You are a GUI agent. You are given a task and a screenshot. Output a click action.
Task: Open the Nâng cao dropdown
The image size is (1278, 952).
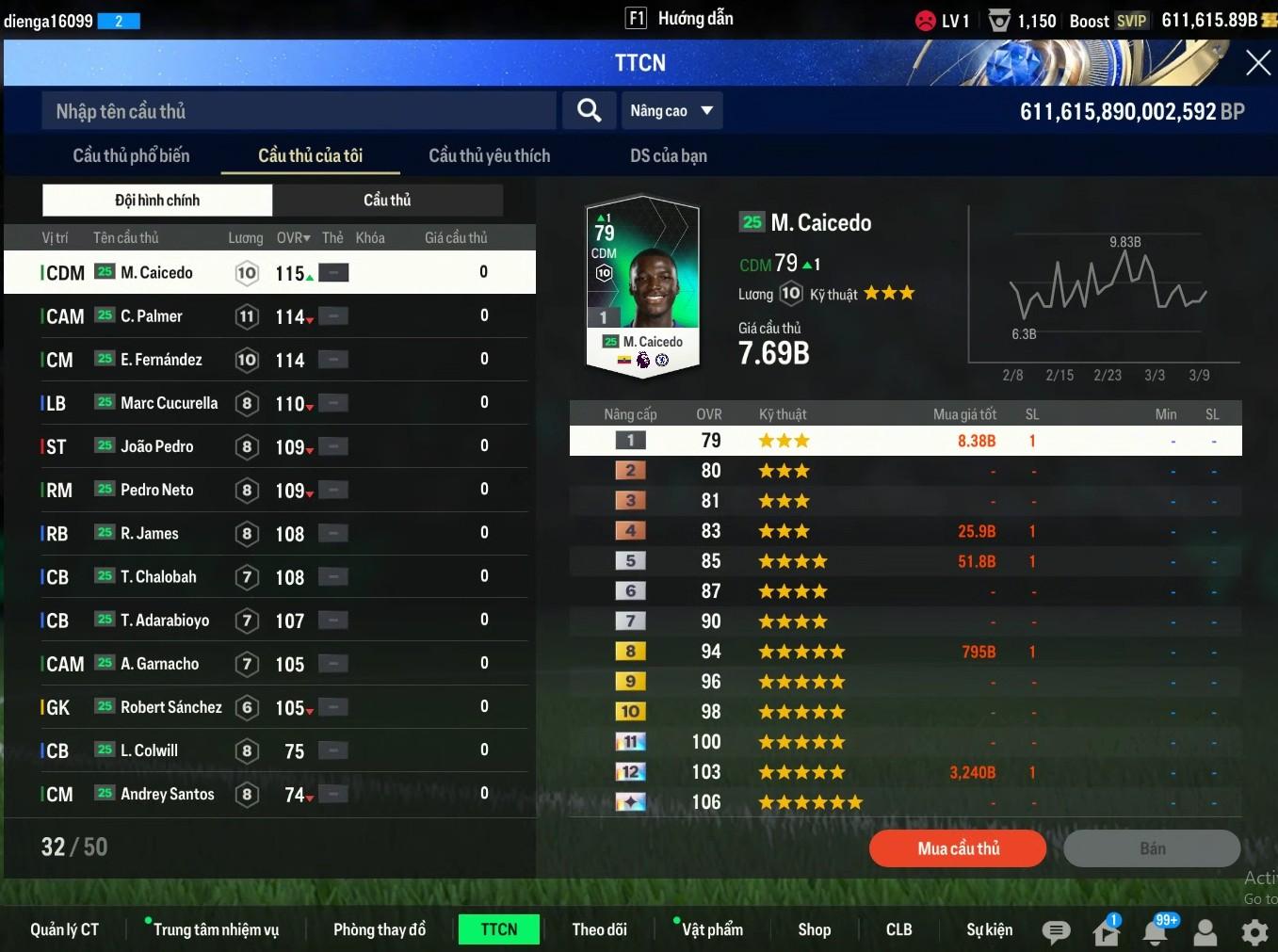click(x=671, y=111)
